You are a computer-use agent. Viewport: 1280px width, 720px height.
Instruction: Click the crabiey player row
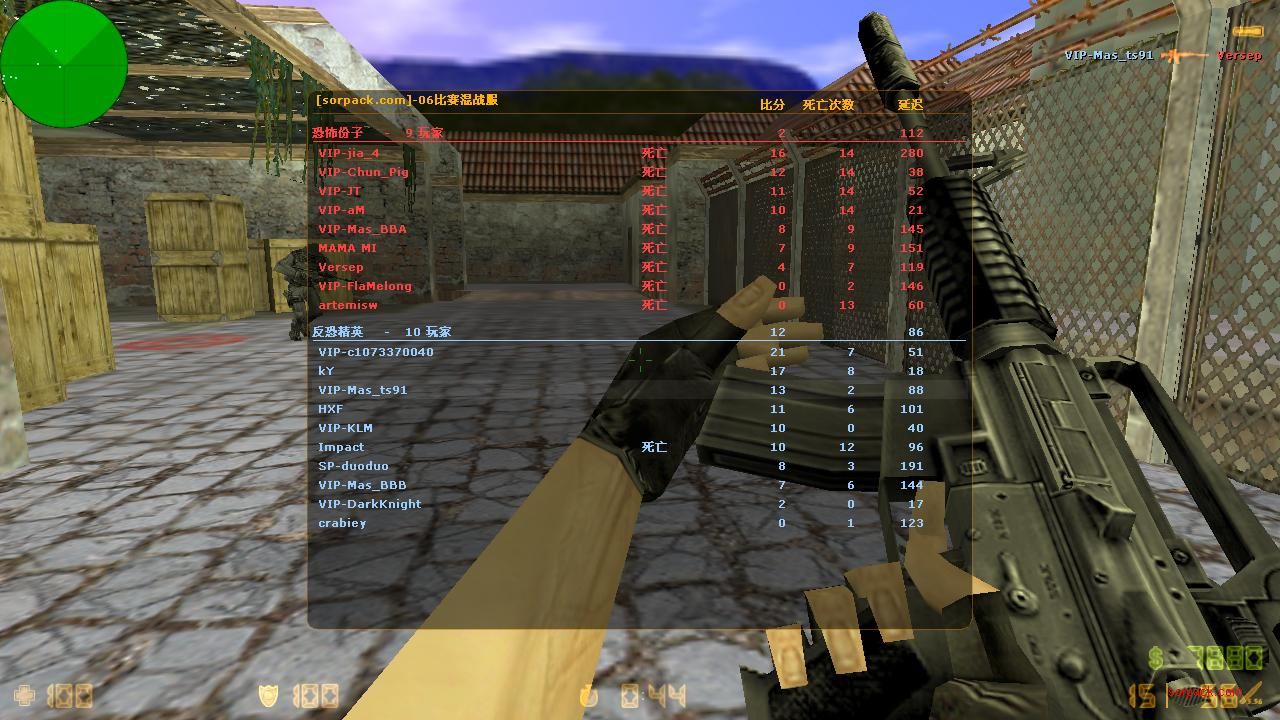(342, 523)
